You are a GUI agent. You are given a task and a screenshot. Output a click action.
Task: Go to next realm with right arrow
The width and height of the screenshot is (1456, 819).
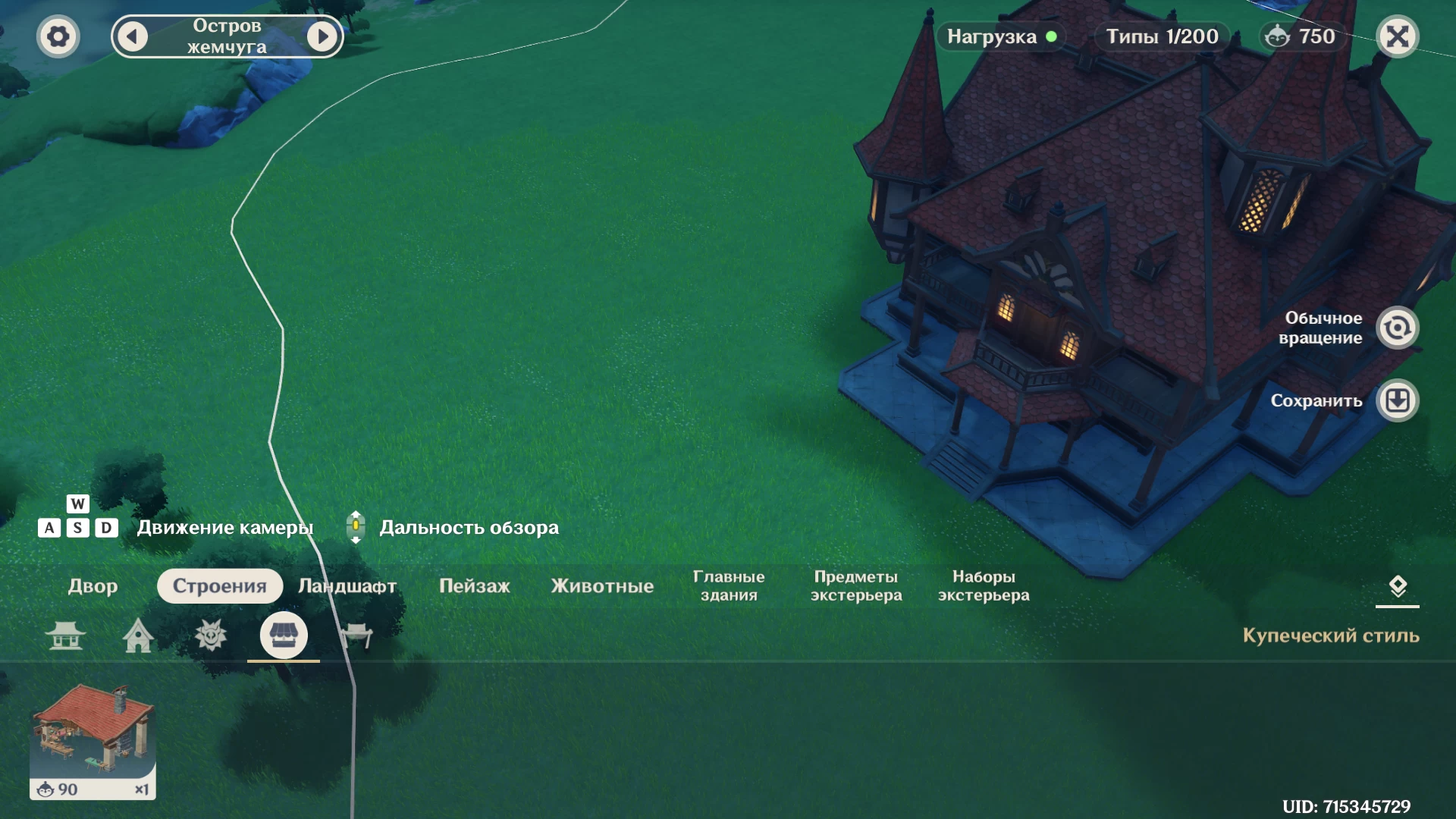[x=322, y=36]
